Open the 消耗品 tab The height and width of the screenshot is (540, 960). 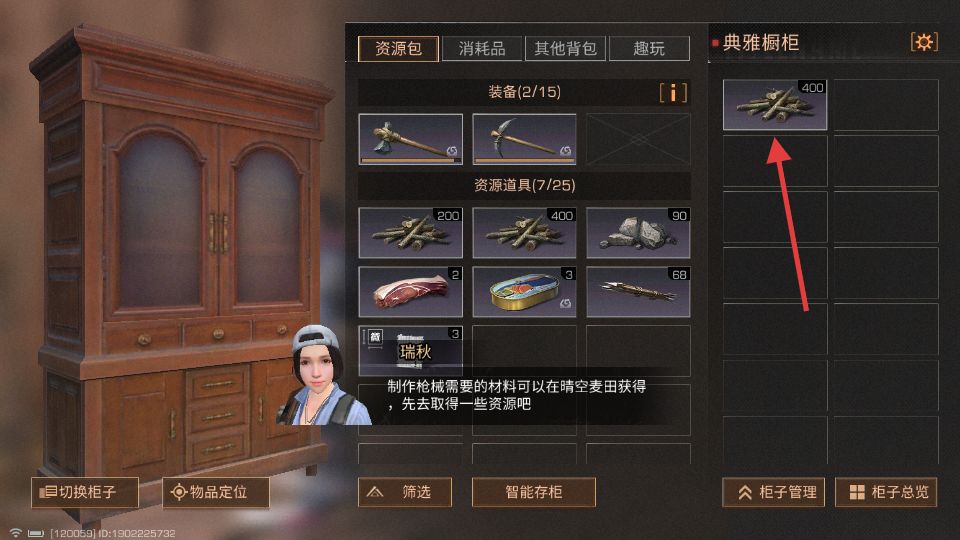481,48
